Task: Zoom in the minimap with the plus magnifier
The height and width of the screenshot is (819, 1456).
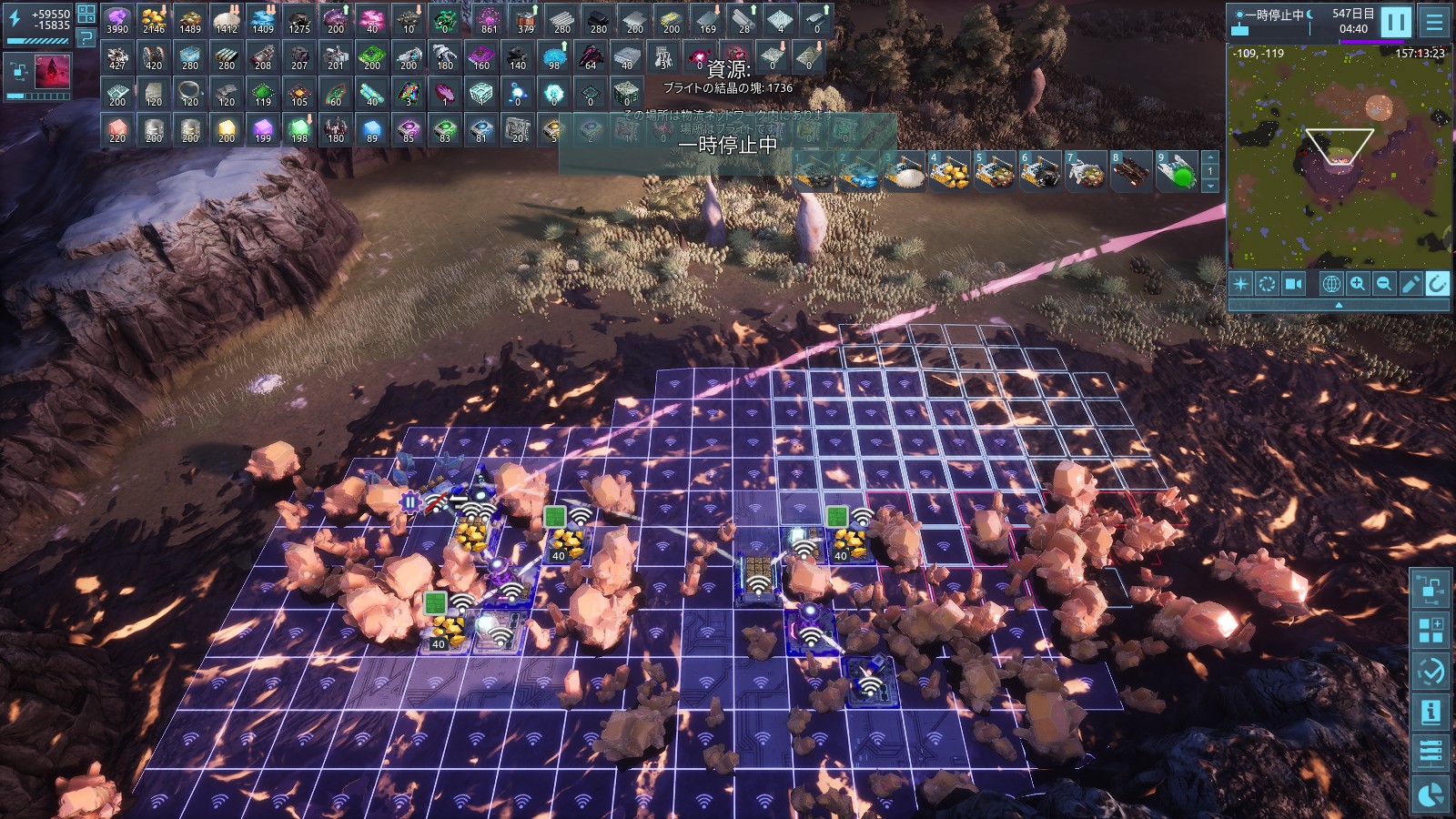Action: 1358,284
